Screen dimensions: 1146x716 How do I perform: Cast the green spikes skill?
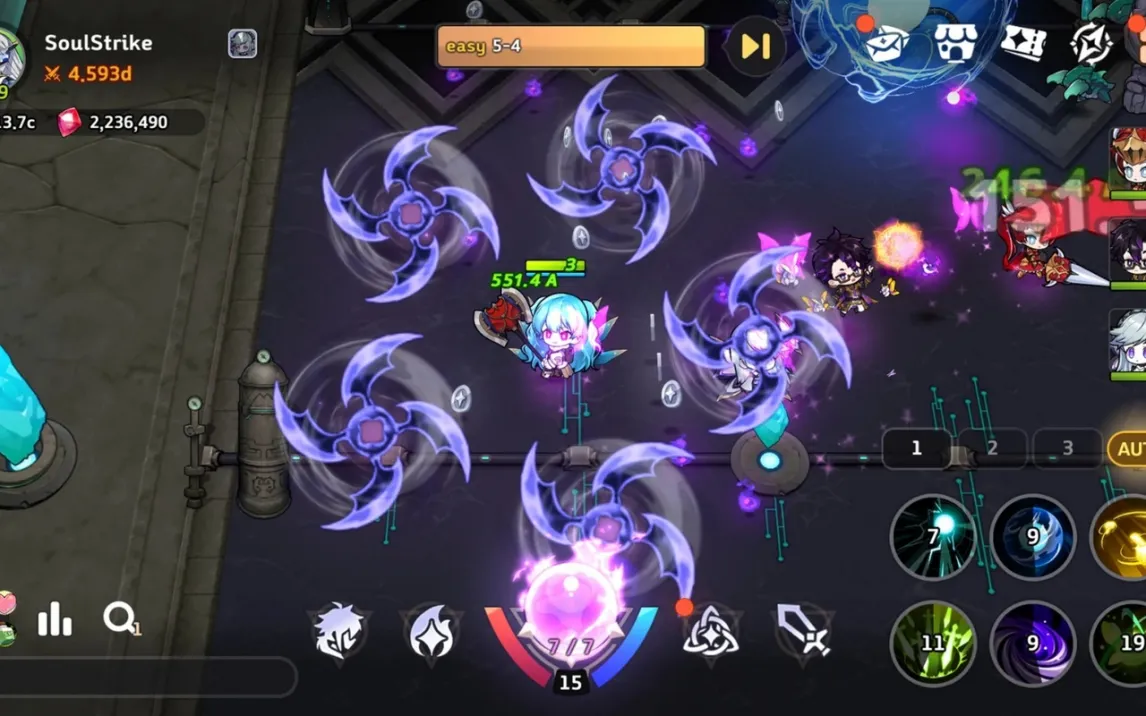(932, 642)
